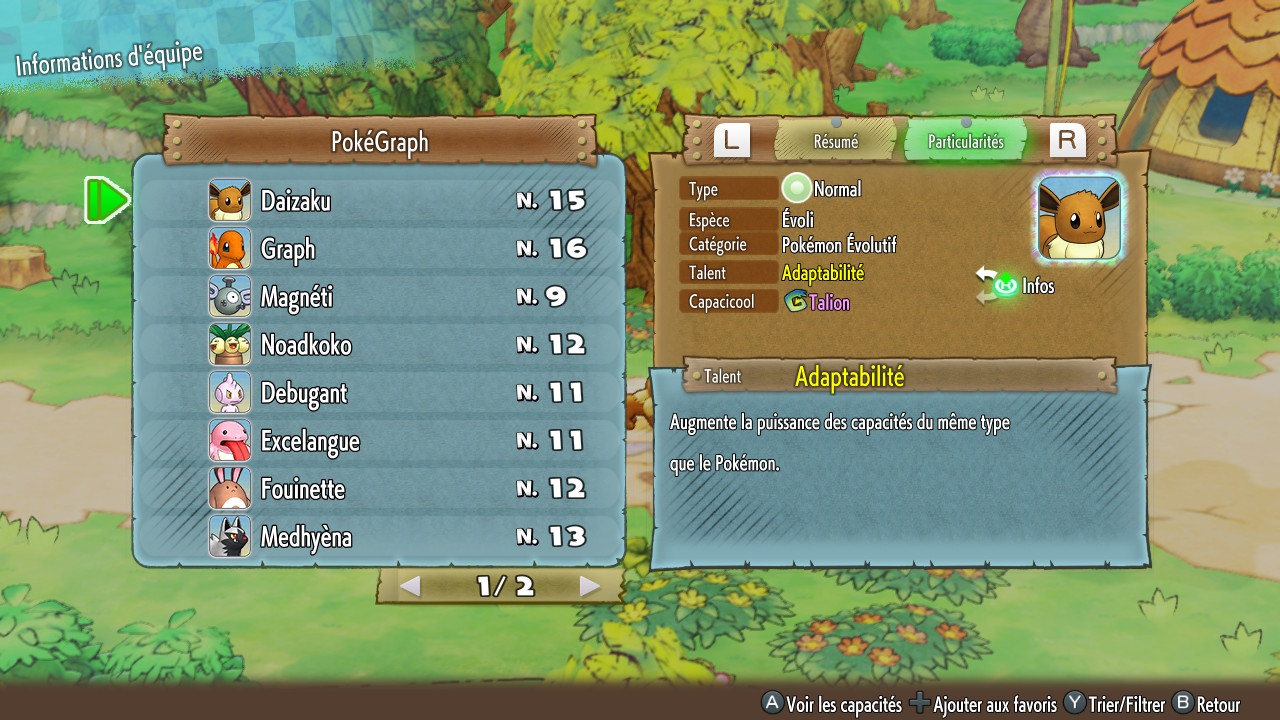The height and width of the screenshot is (720, 1280).
Task: Pick Noadkoko from the list
Action: click(380, 345)
